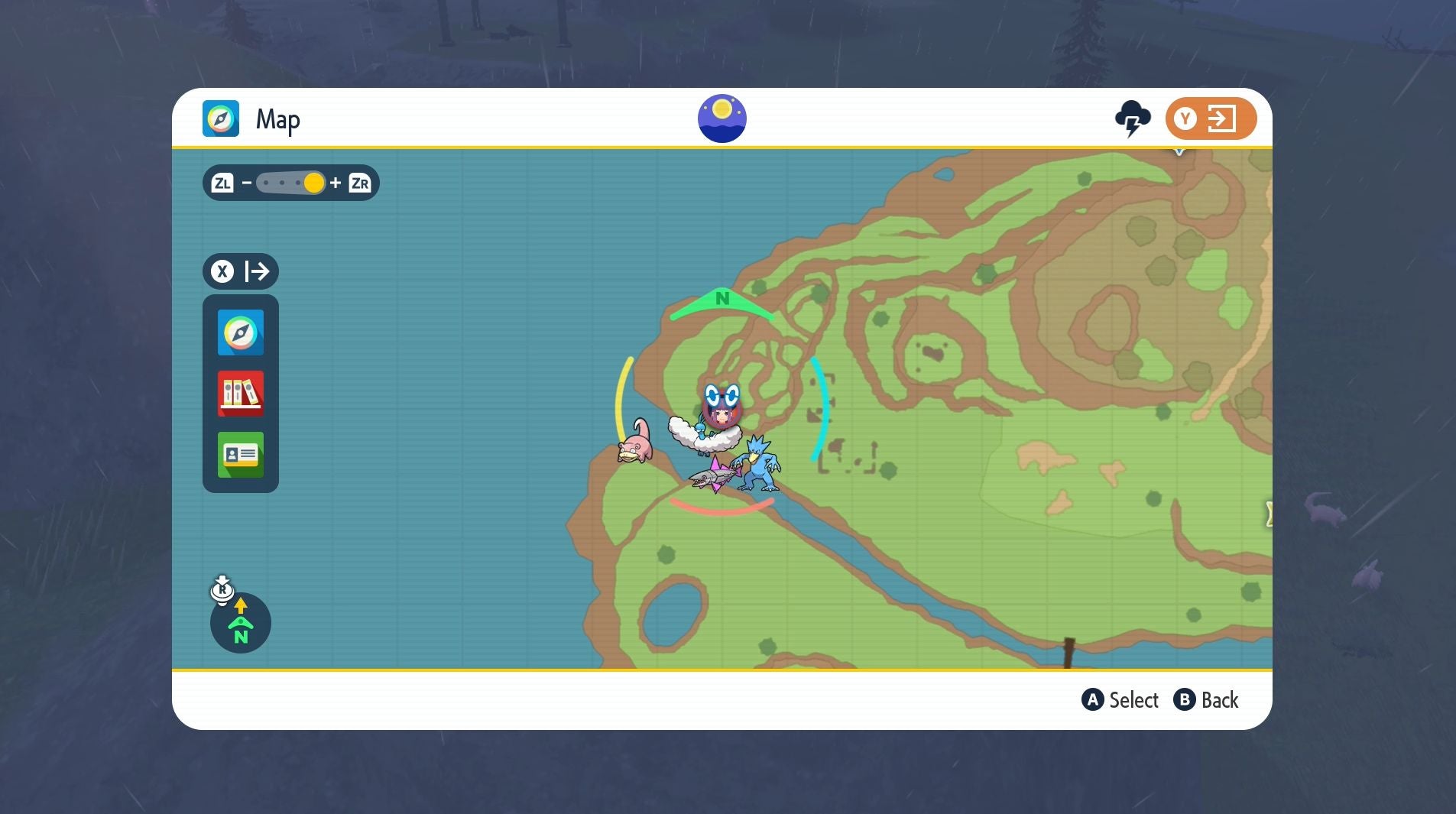Toggle the sidebar with the X arrow control
The height and width of the screenshot is (814, 1456).
(x=240, y=271)
